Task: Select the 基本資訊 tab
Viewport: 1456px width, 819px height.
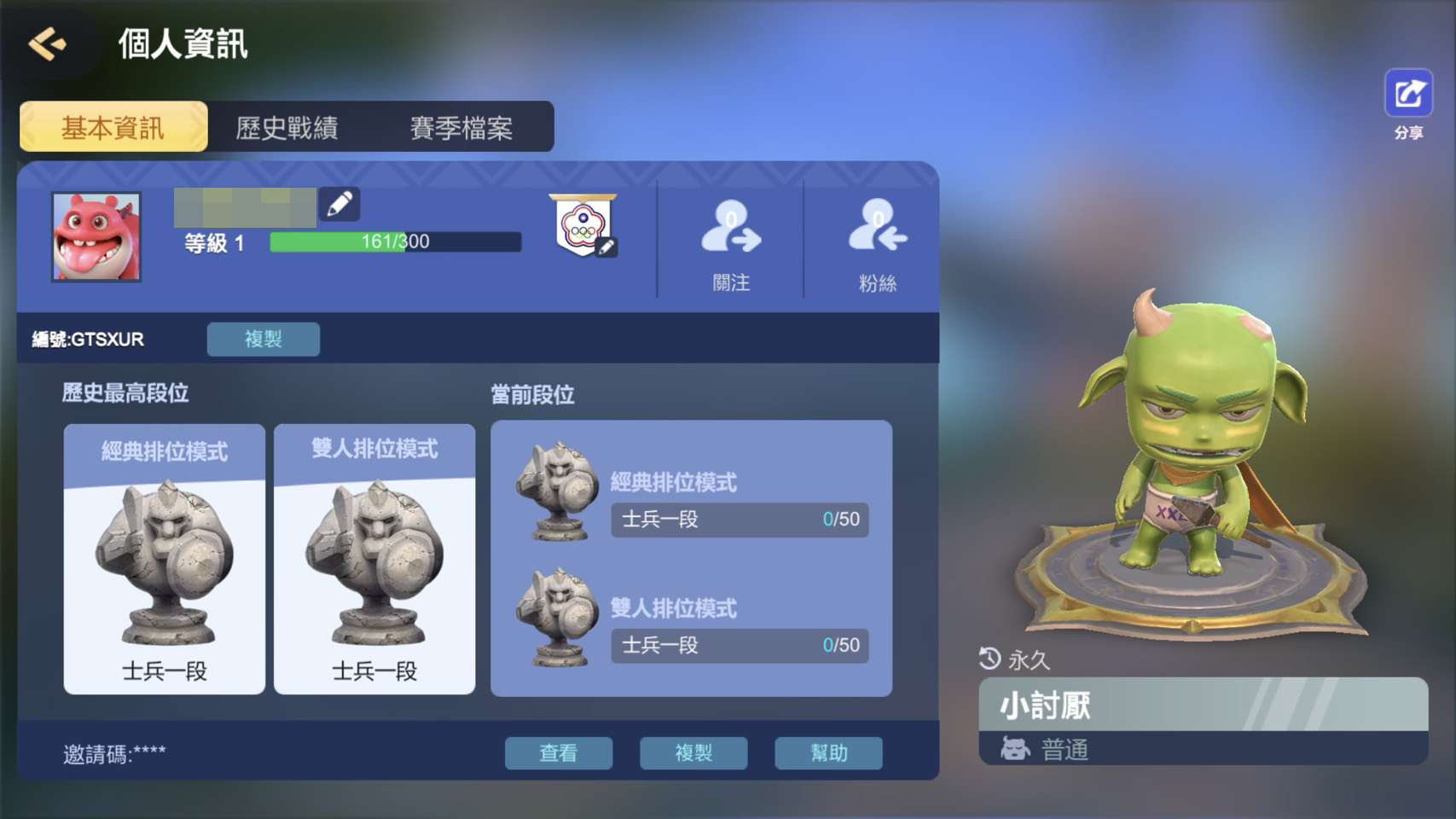Action: pos(113,127)
